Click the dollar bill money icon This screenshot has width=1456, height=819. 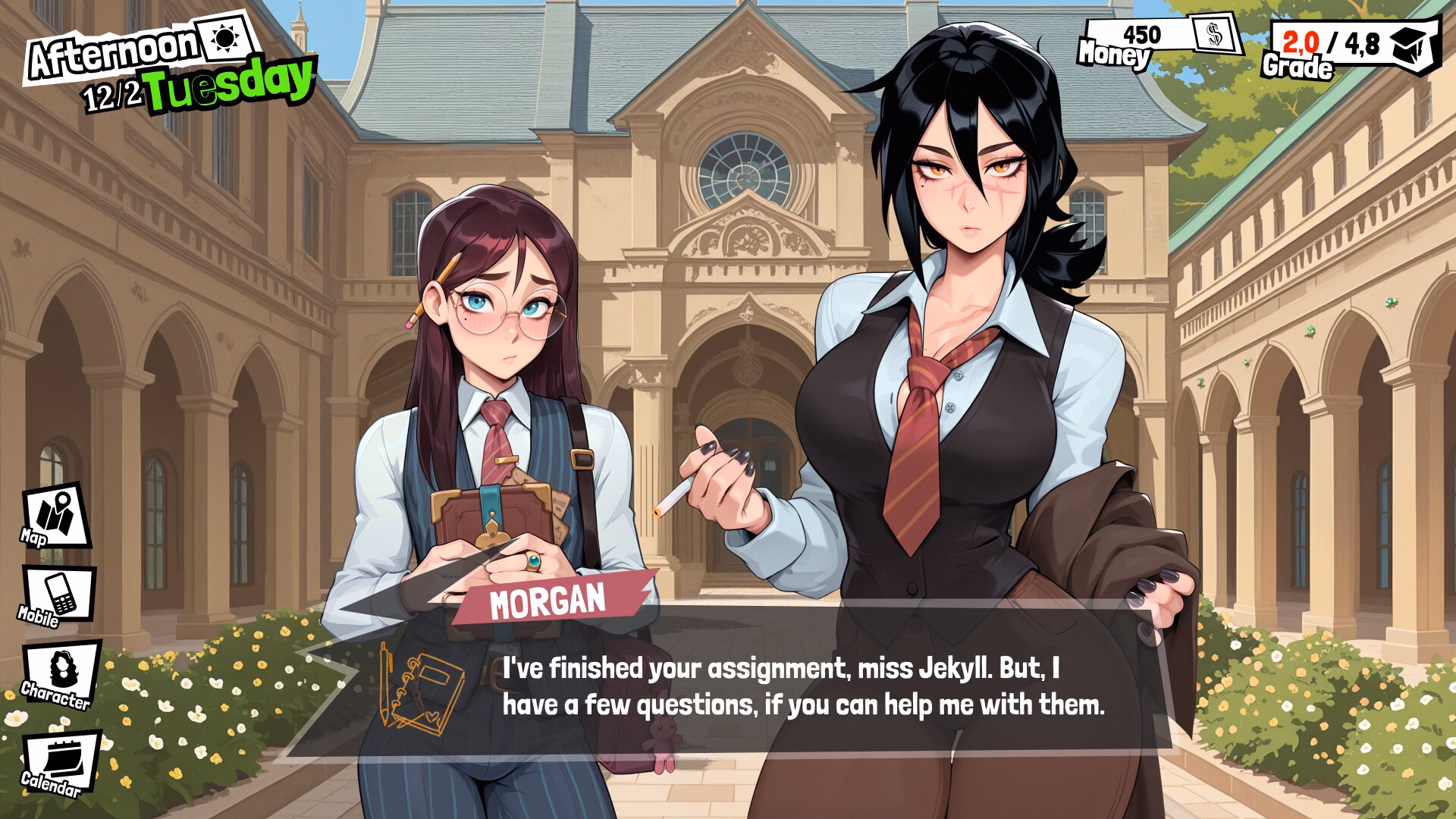pyautogui.click(x=1216, y=36)
